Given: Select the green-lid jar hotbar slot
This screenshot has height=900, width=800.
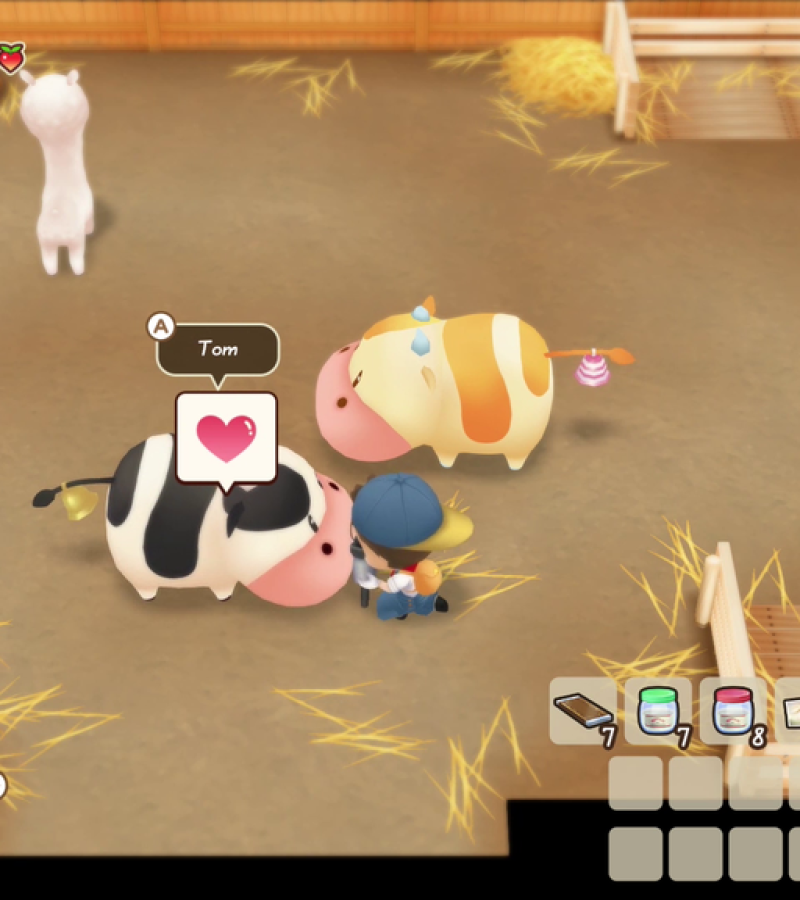Looking at the screenshot, I should coord(658,710).
